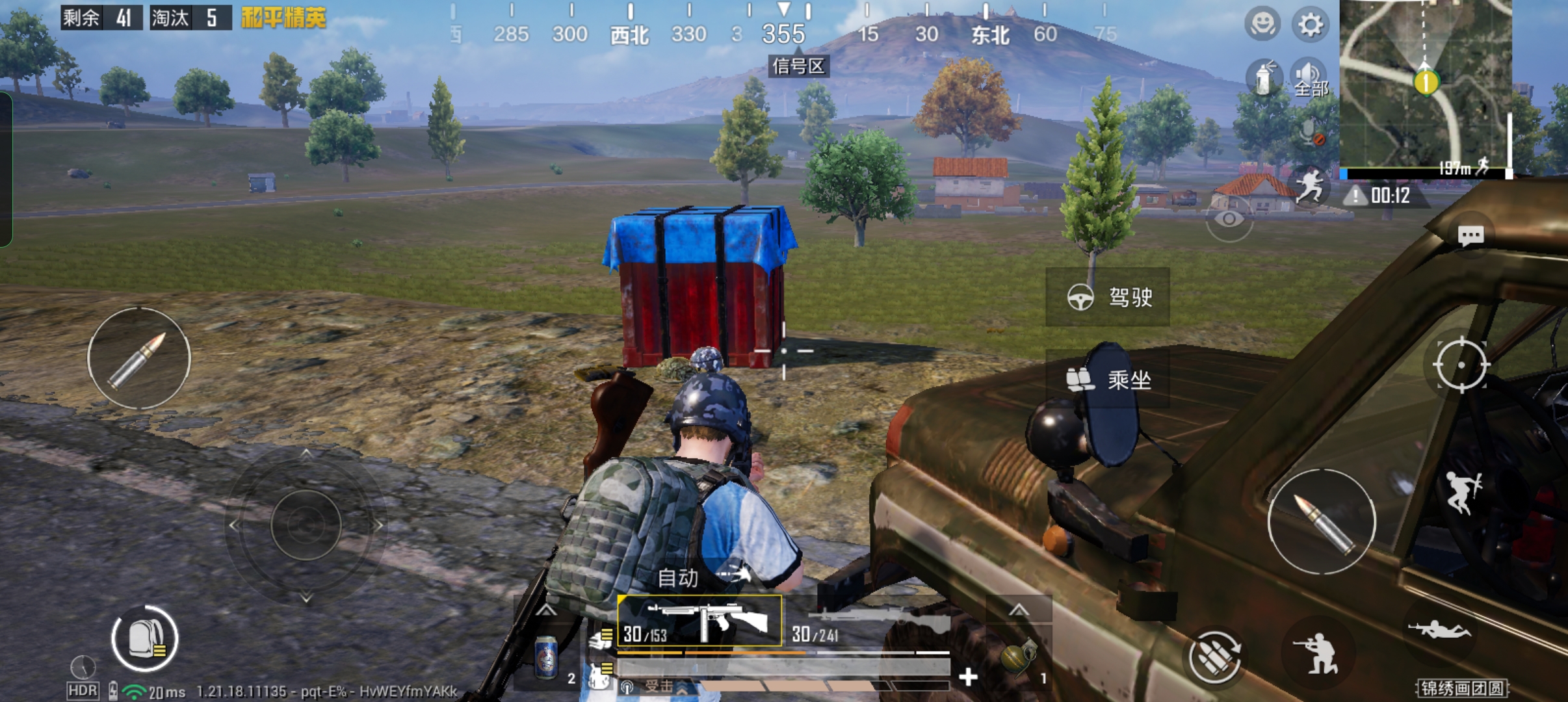Choose the 乘坐 passenger seat button
Viewport: 1568px width, 702px height.
(x=1108, y=379)
